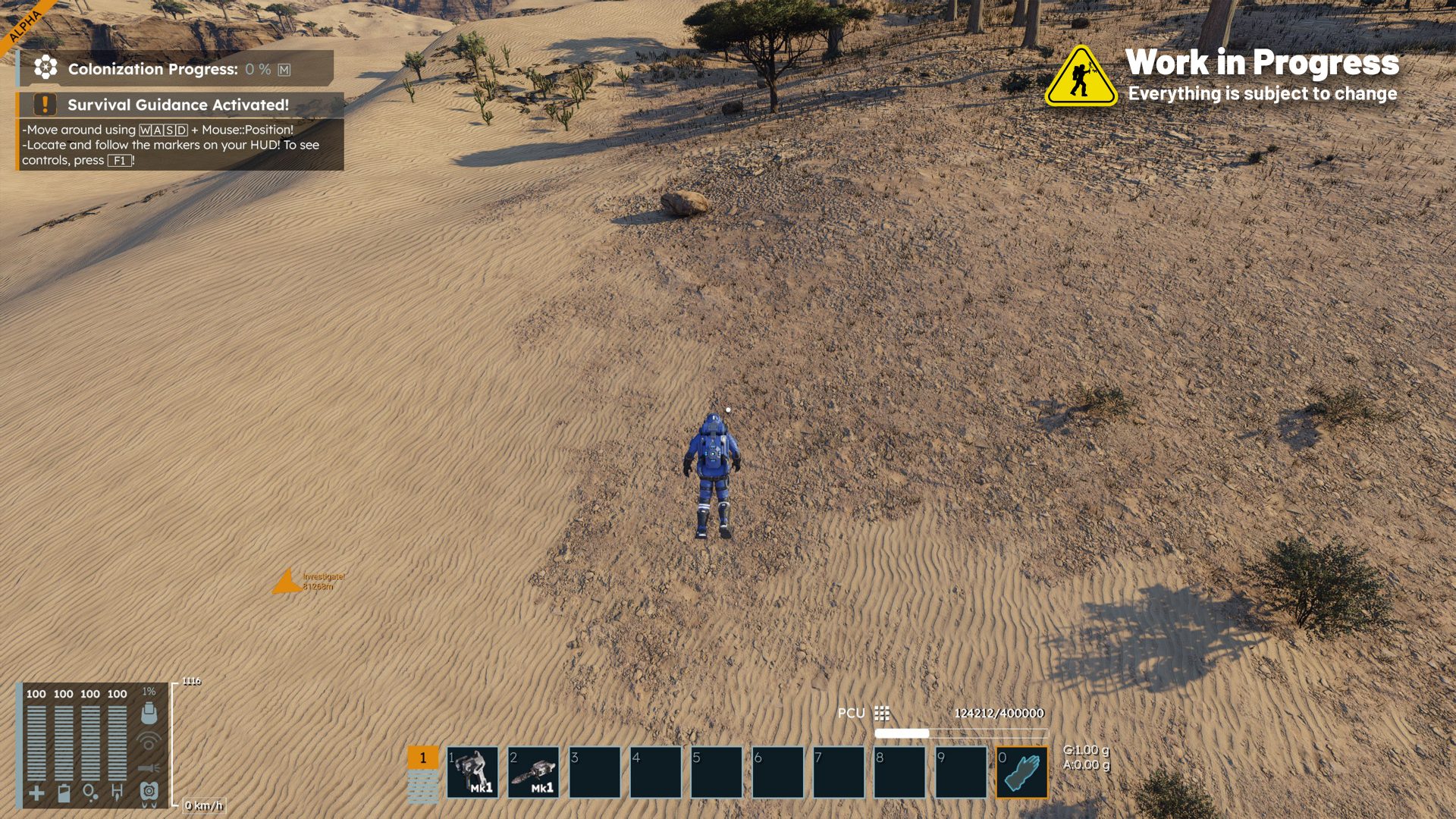Viewport: 1456px width, 819px height.
Task: Open the backpack inventory fill icon
Action: [149, 713]
